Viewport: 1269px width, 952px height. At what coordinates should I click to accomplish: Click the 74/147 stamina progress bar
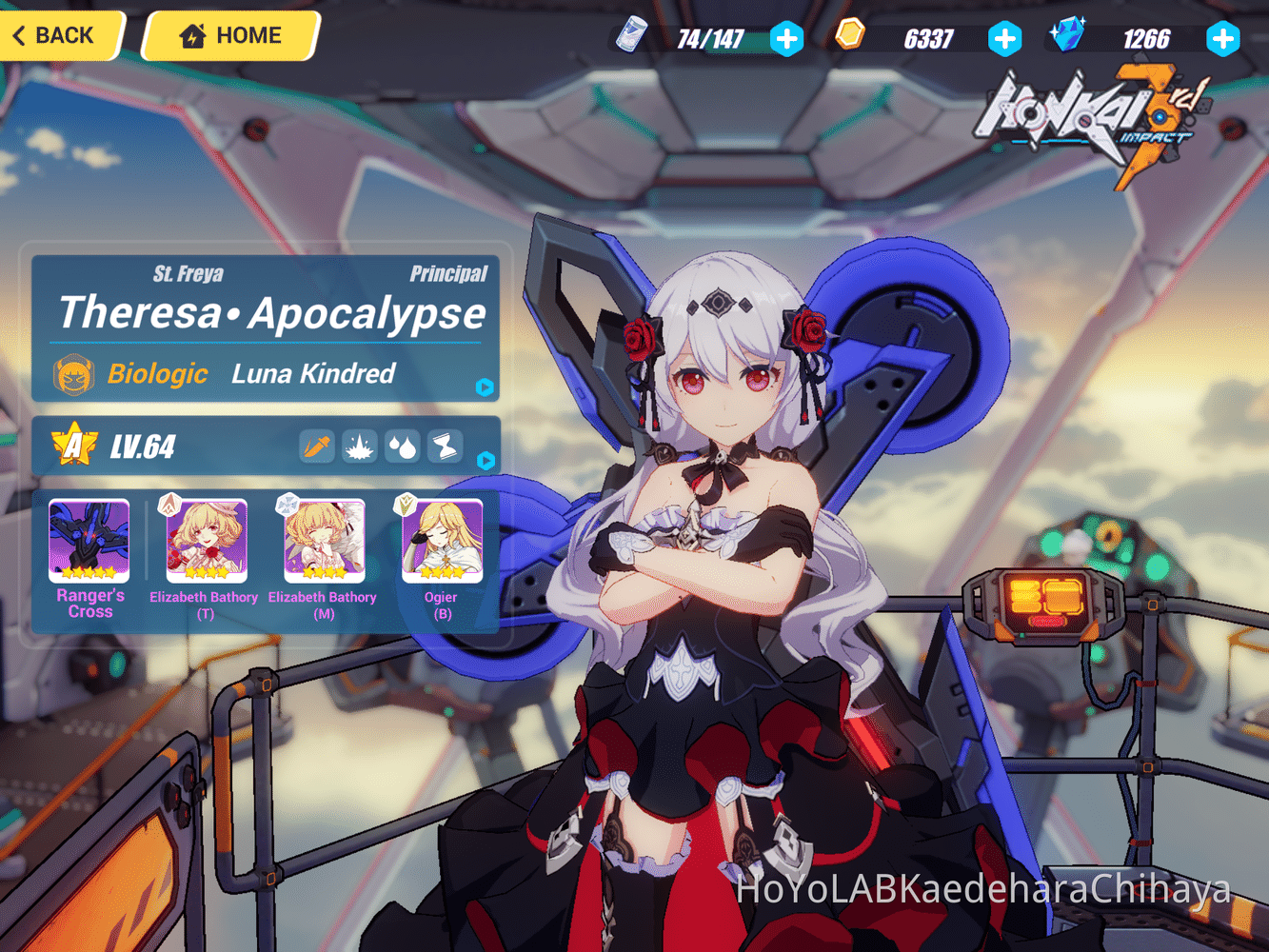click(709, 39)
